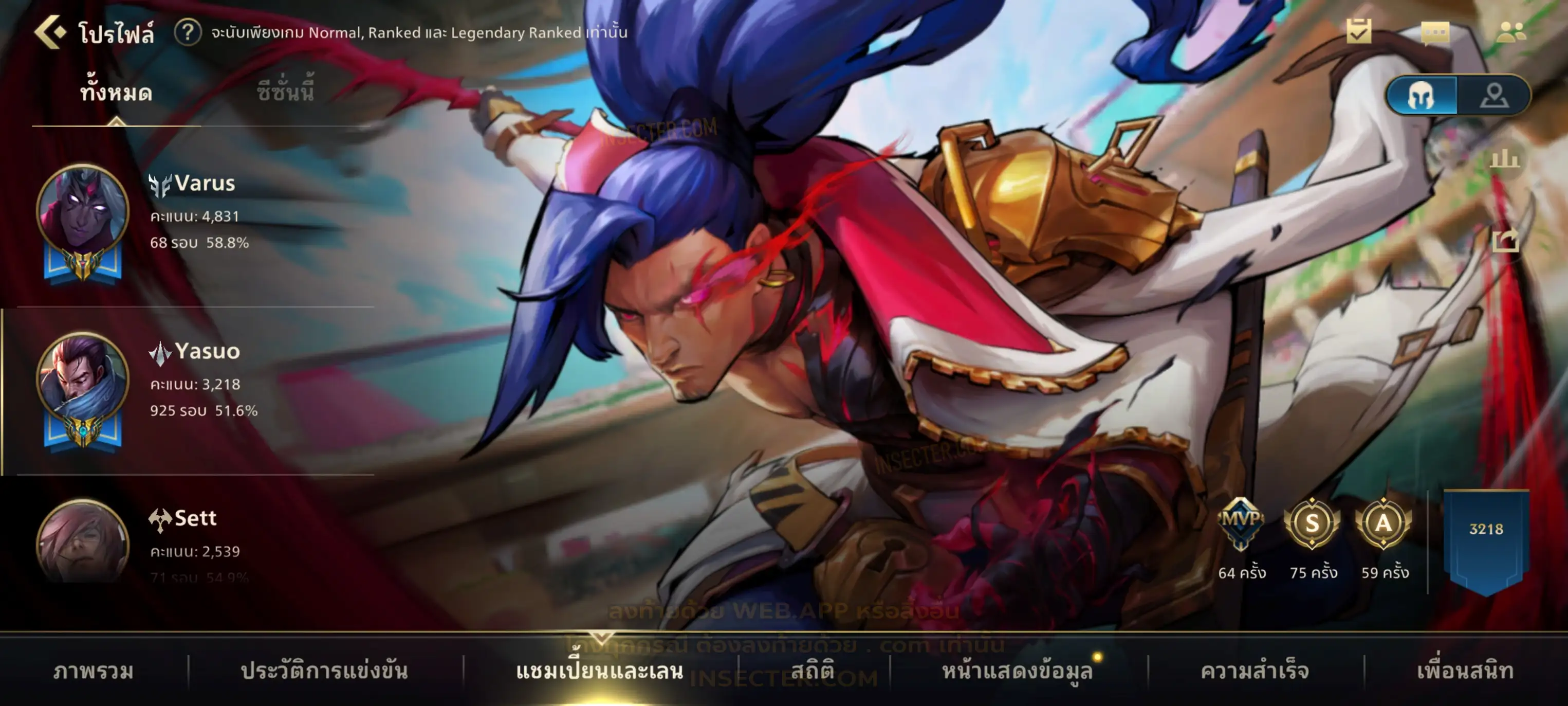Open the question mark help info
This screenshot has width=1568, height=706.
click(188, 32)
